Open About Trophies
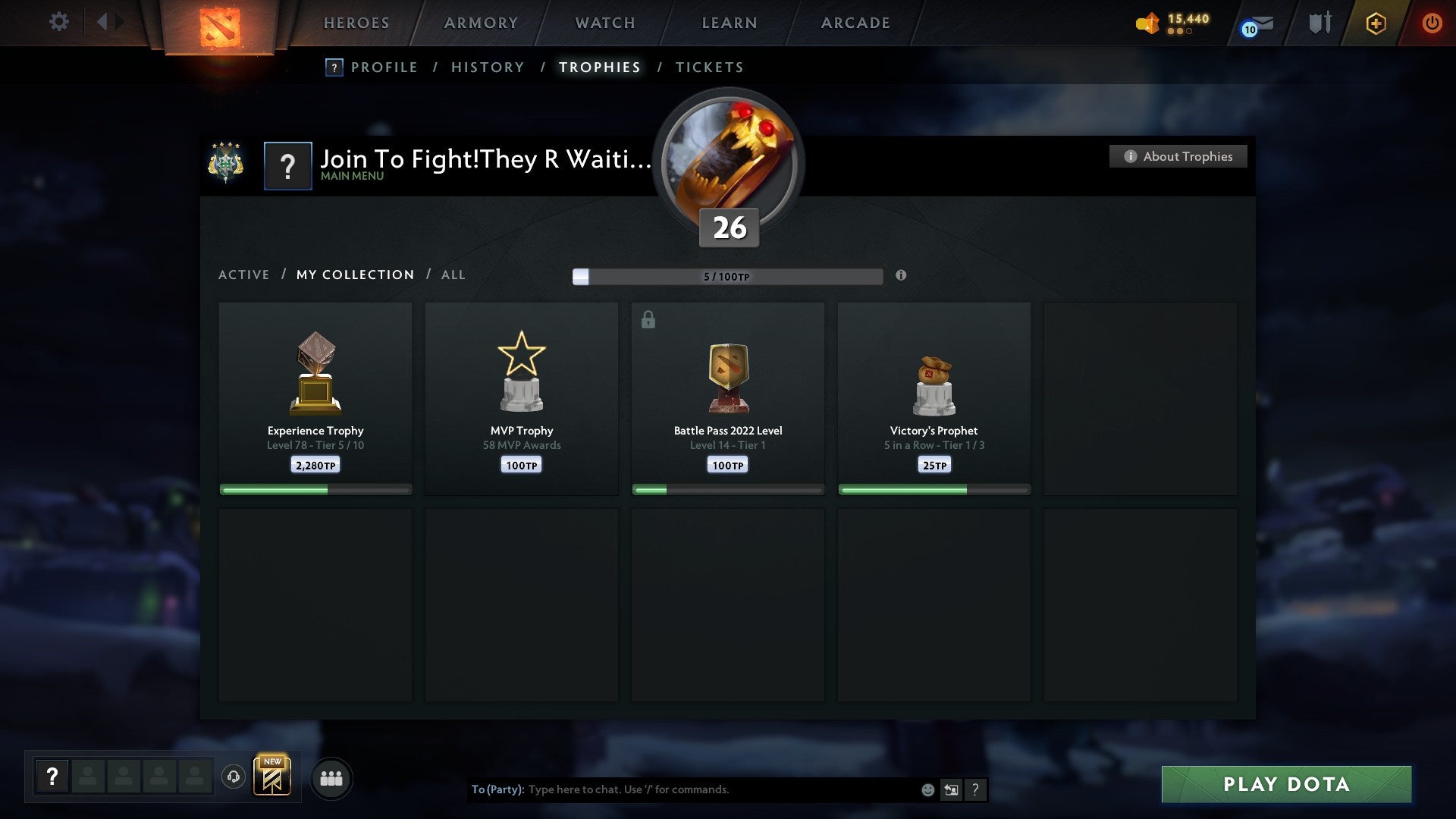The image size is (1456, 819). pos(1178,156)
